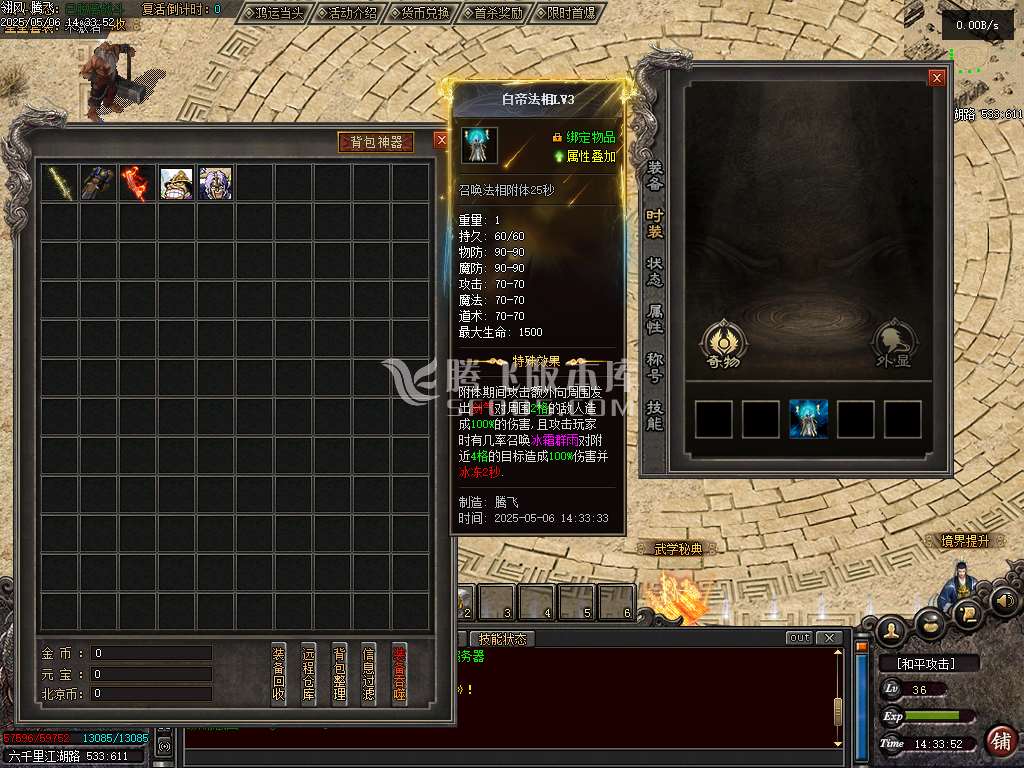Close the character equipment panel
1024x768 pixels.
(x=937, y=78)
